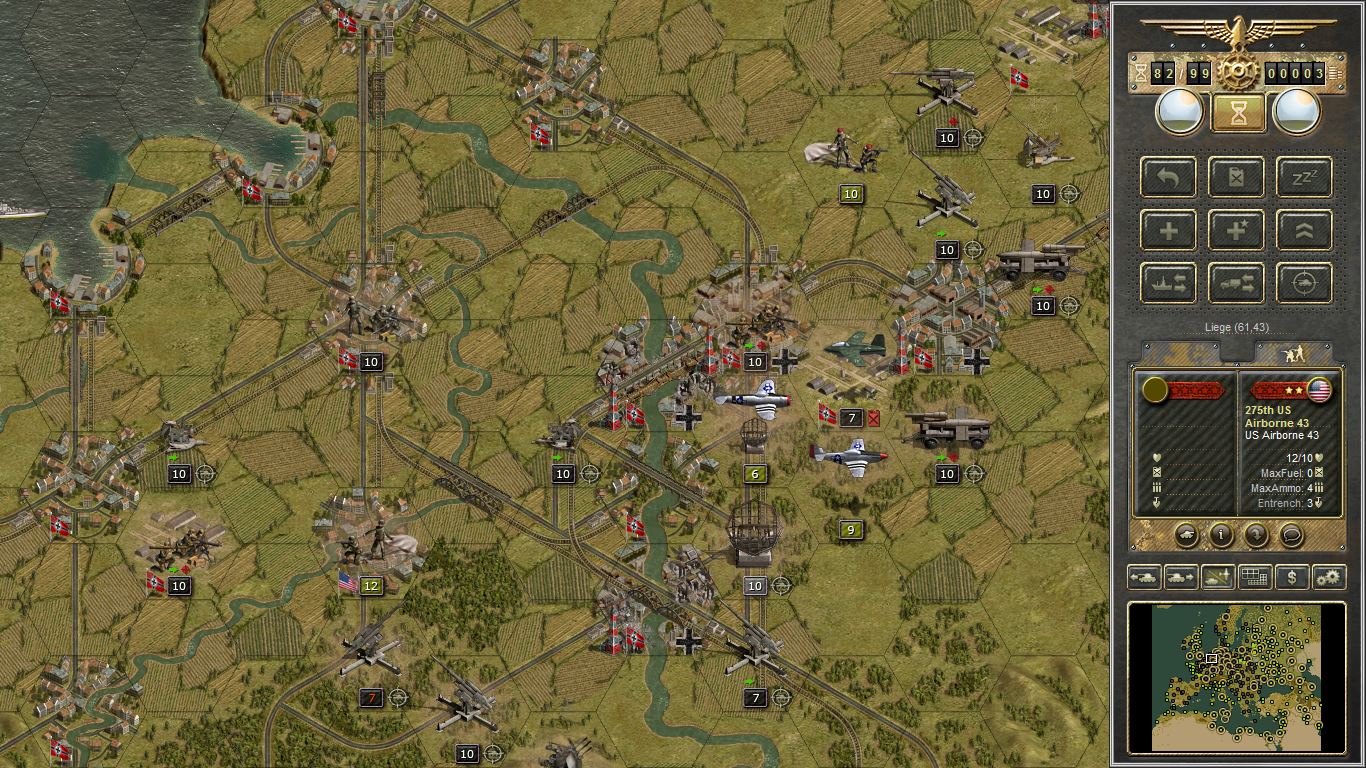Toggle between air and ground unit layers

coord(1216,577)
